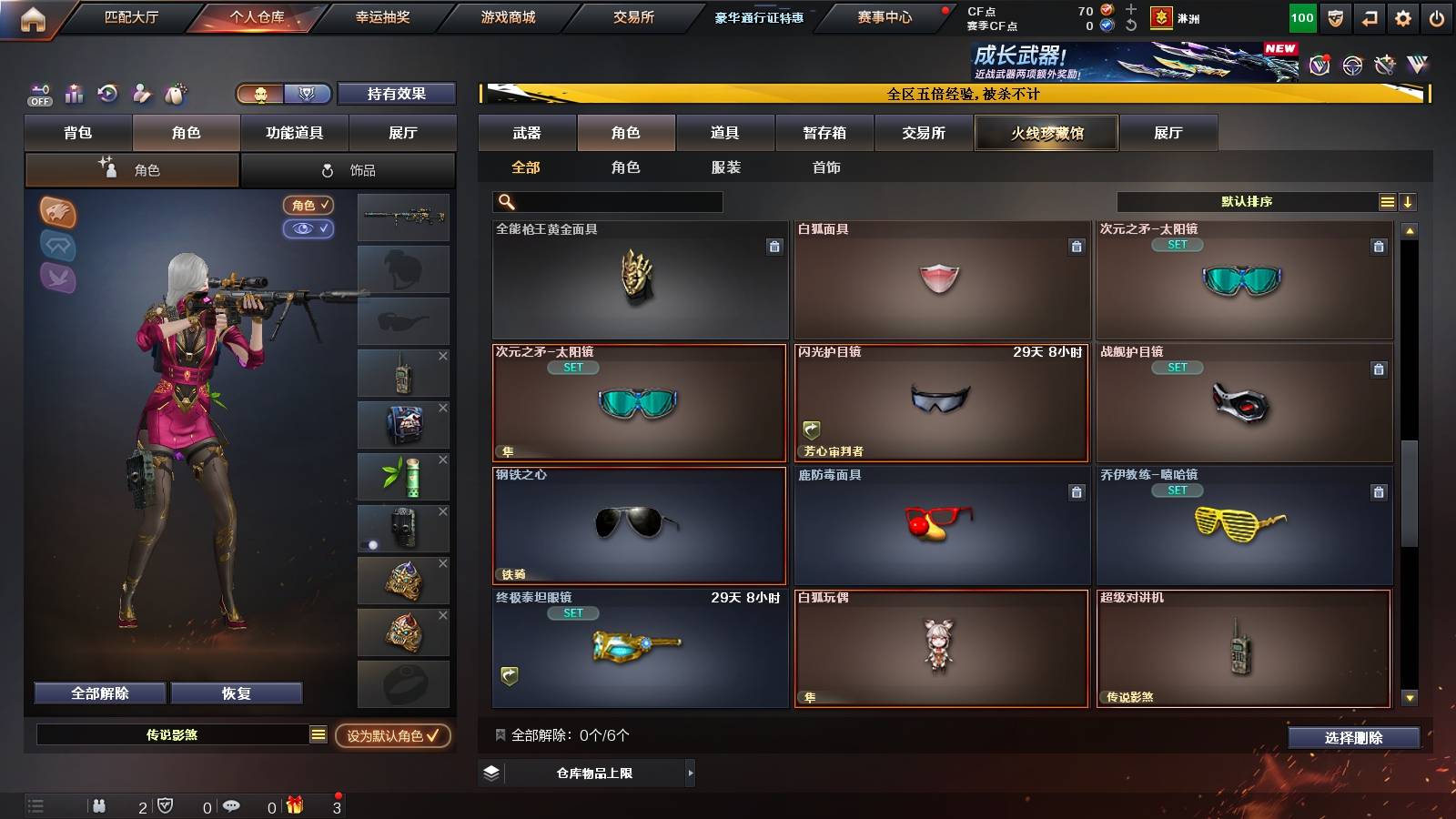The width and height of the screenshot is (1456, 819).
Task: Expand the 仓库物品上限 section arrow
Action: 689,773
